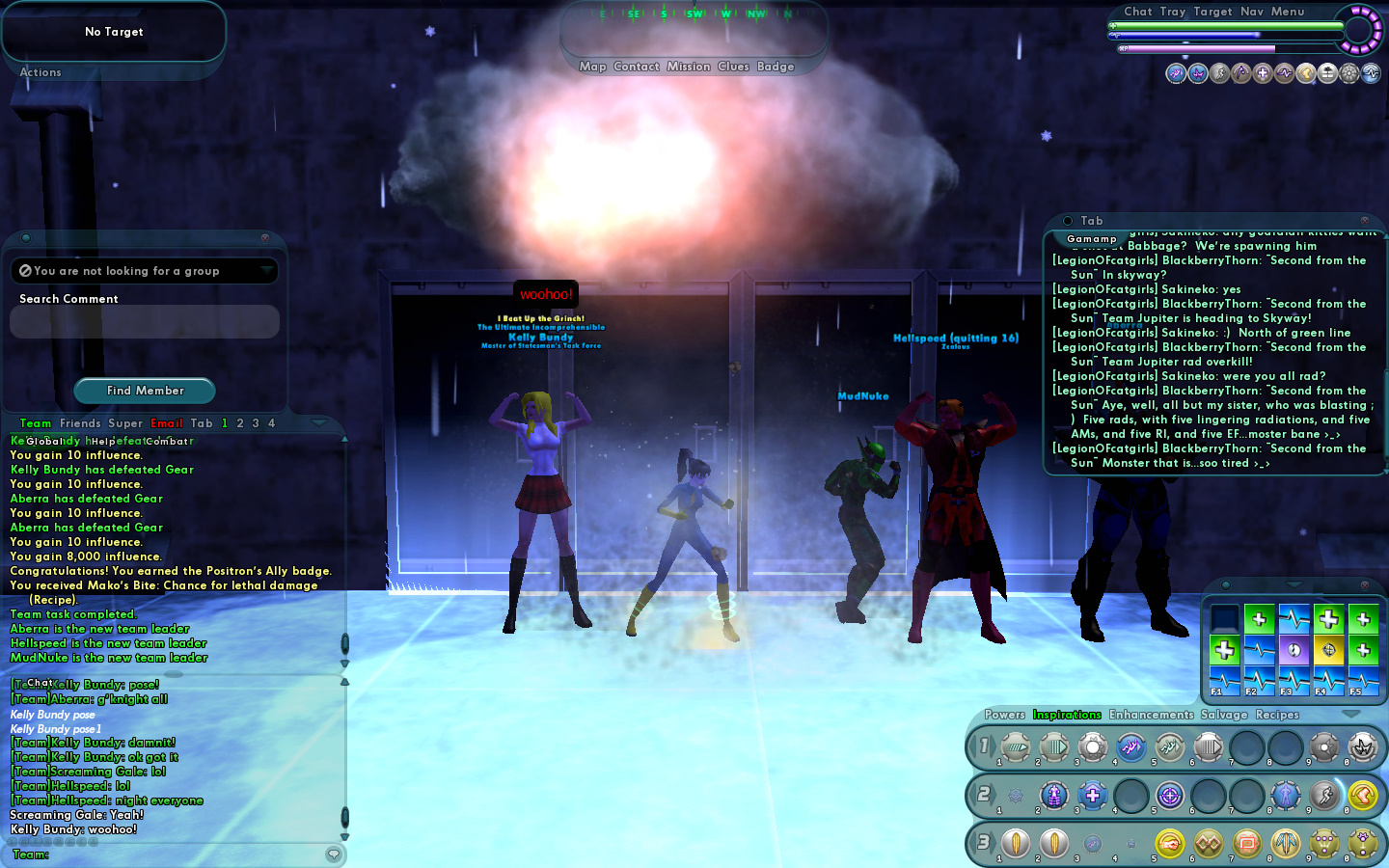Switch to the Friends tab
The width and height of the screenshot is (1389, 868).
pos(80,423)
